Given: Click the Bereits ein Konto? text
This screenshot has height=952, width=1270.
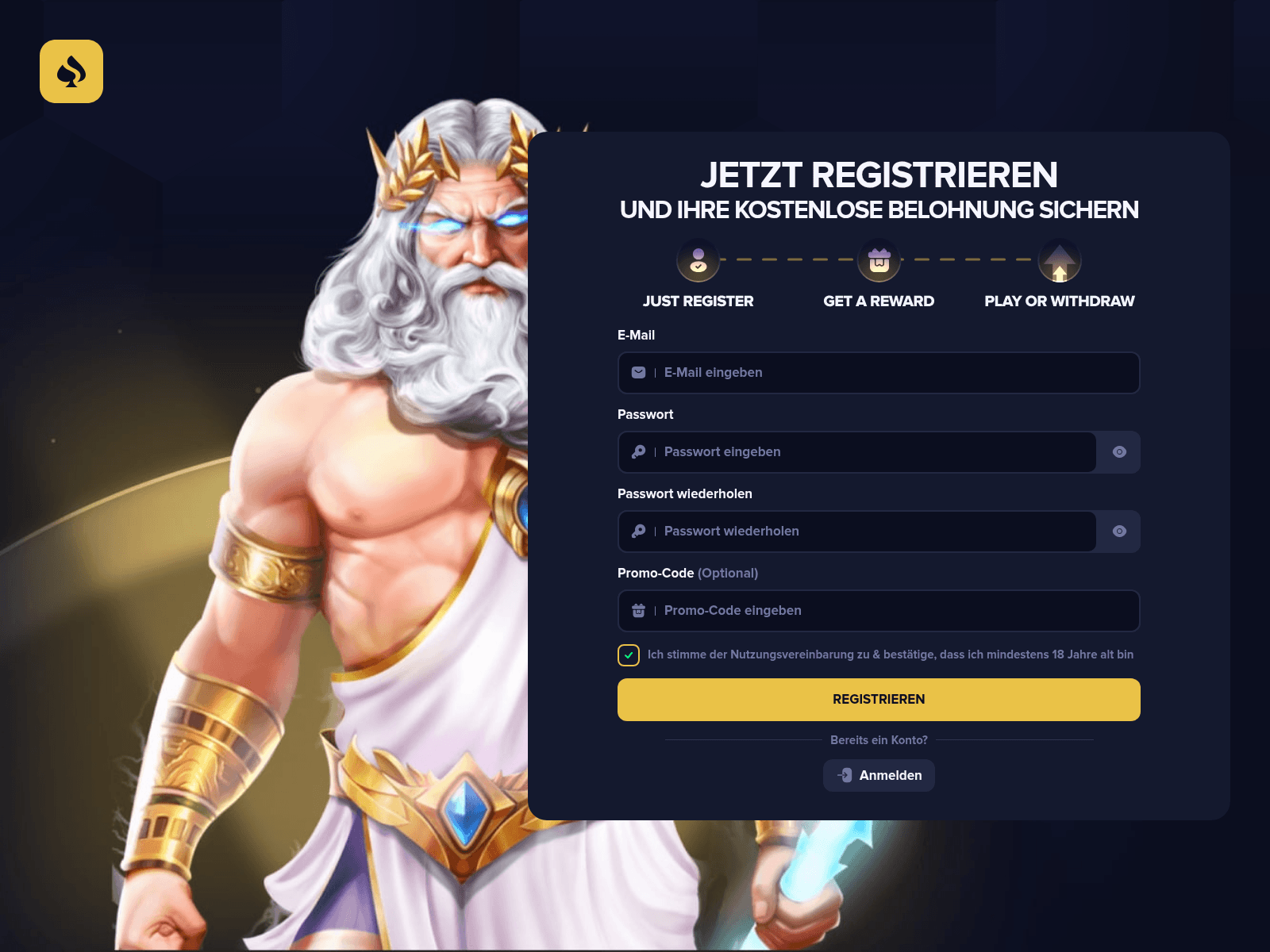Looking at the screenshot, I should (x=879, y=739).
